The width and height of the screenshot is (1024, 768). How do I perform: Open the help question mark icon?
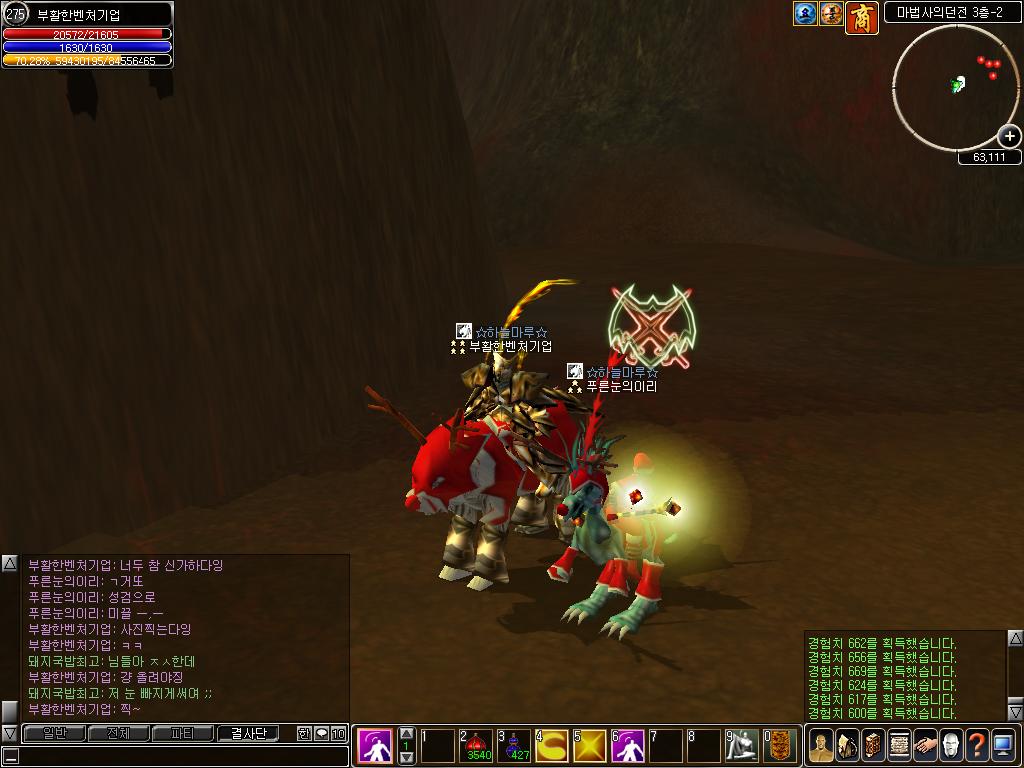pyautogui.click(x=977, y=745)
